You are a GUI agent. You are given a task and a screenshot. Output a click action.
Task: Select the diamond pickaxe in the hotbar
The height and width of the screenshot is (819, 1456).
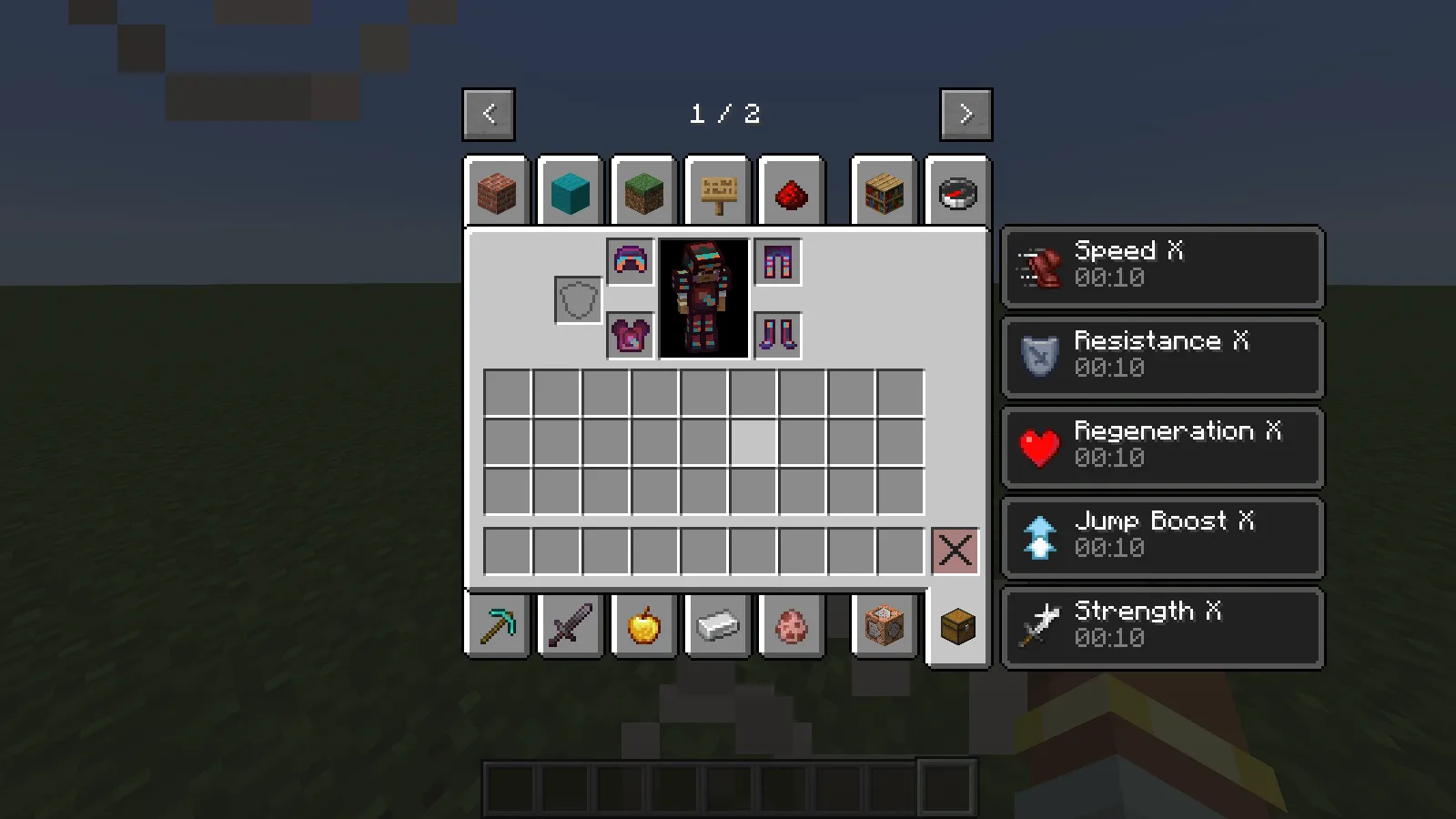[496, 624]
